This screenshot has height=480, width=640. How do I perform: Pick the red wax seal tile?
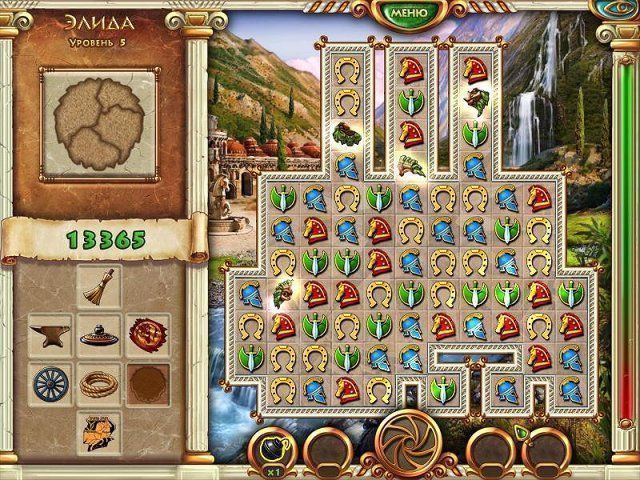coord(148,336)
